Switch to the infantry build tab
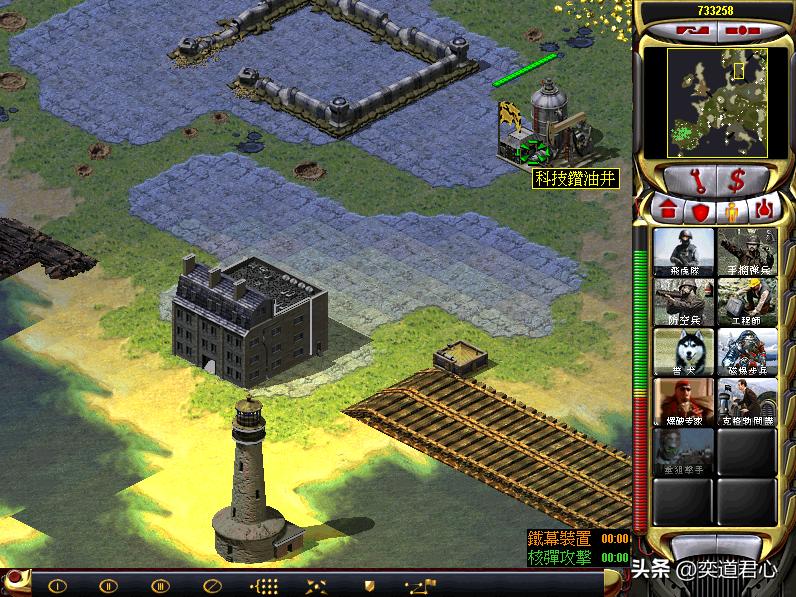 point(731,212)
